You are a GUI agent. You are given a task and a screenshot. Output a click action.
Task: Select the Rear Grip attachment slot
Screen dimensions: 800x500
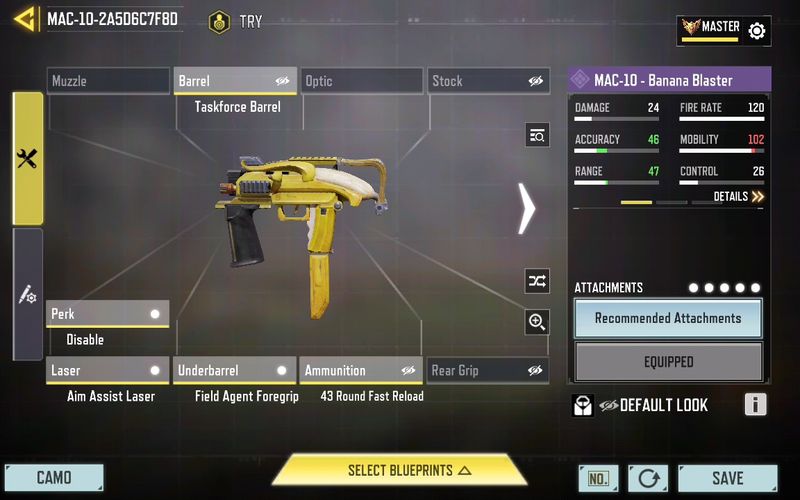tap(488, 371)
